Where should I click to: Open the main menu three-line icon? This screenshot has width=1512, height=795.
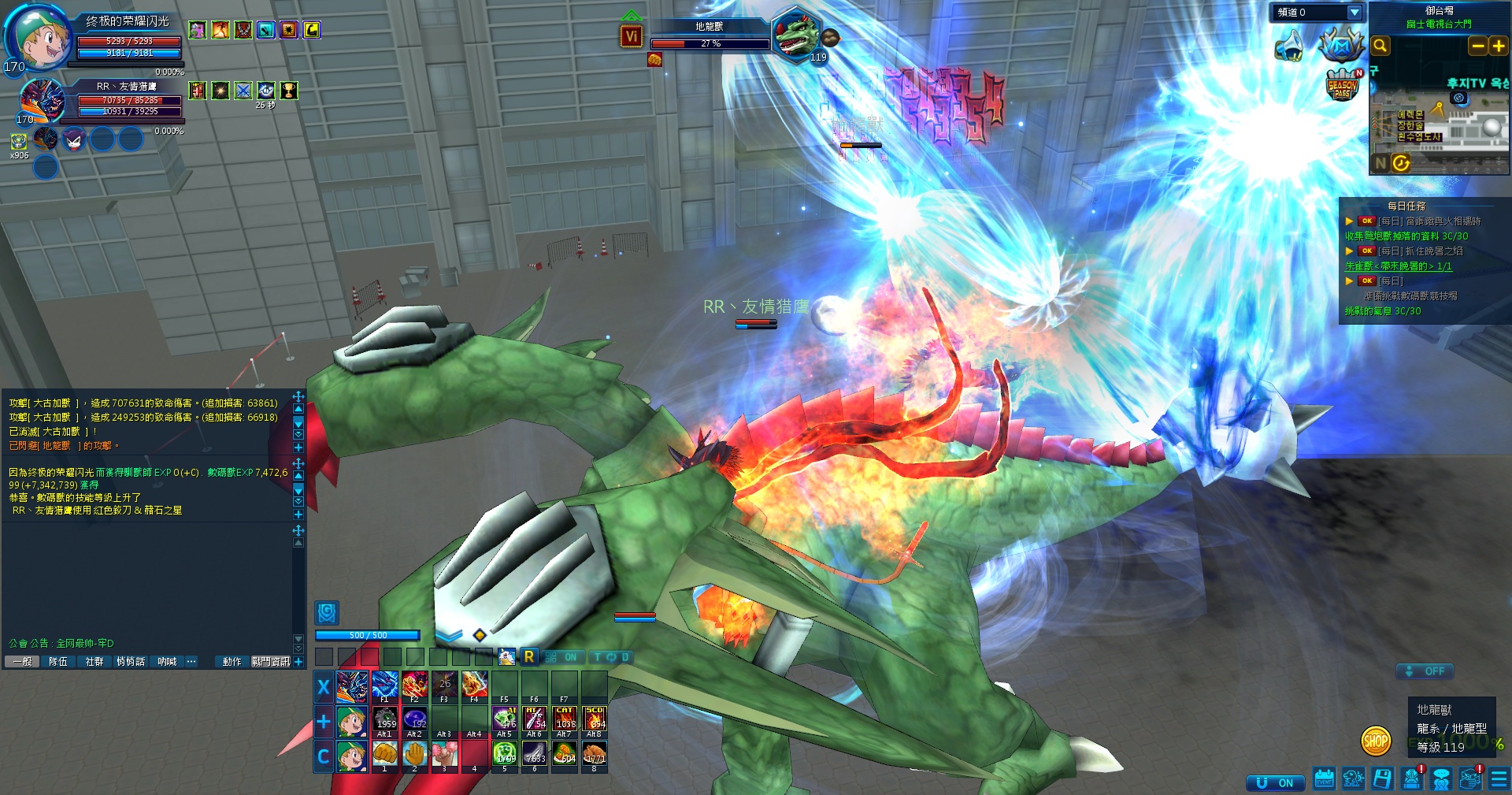(1499, 779)
